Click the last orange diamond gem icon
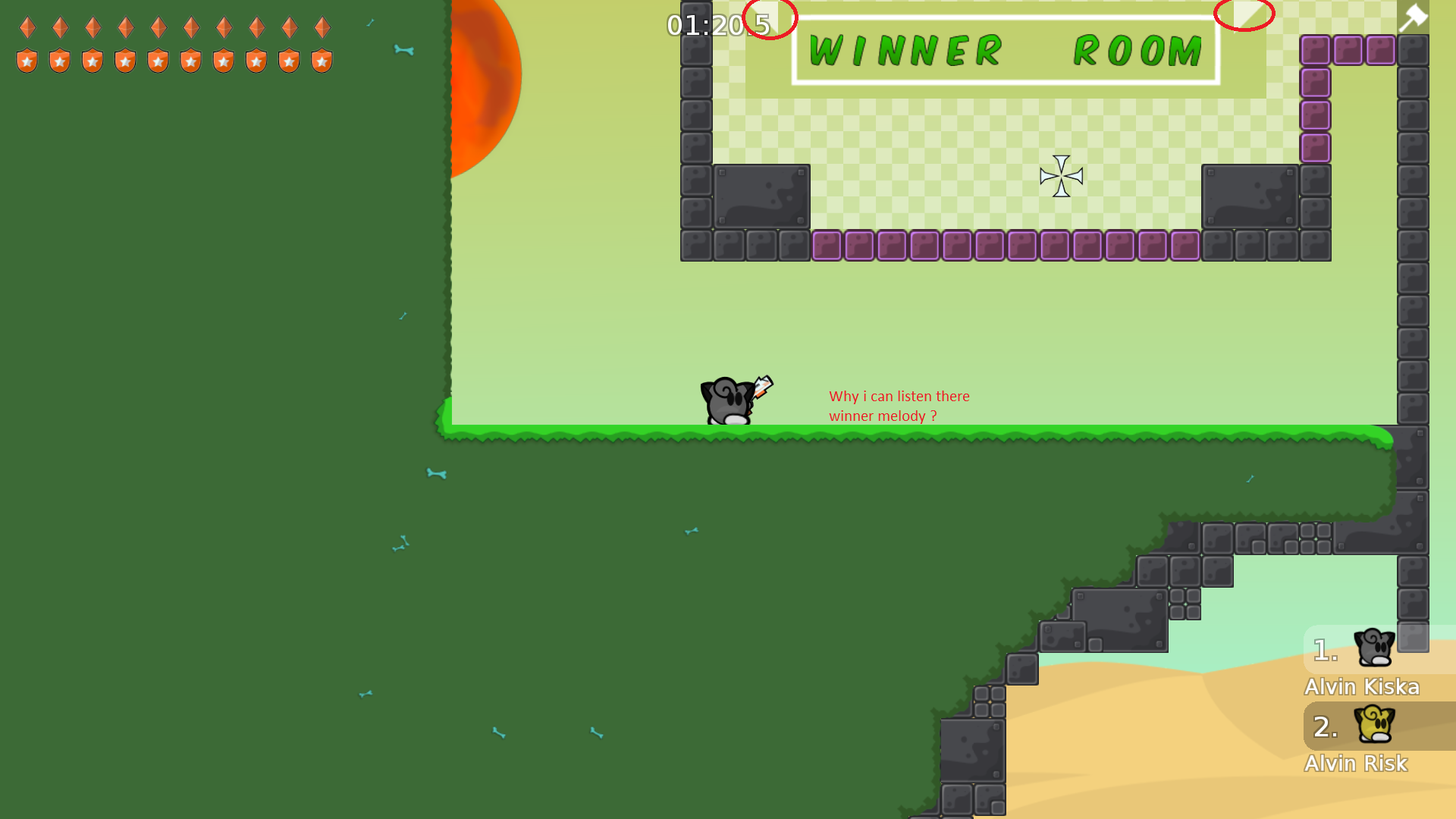Viewport: 1456px width, 819px height. pos(322,27)
